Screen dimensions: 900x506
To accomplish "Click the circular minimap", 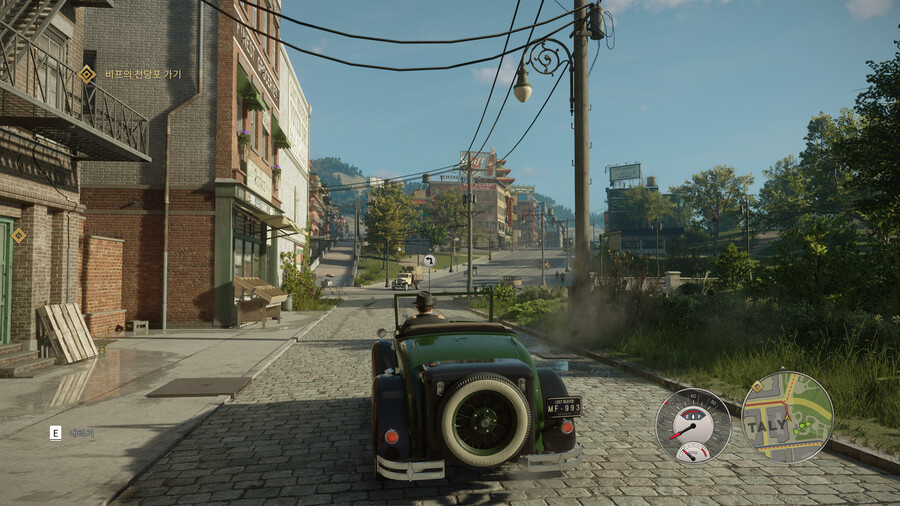I will pos(787,417).
